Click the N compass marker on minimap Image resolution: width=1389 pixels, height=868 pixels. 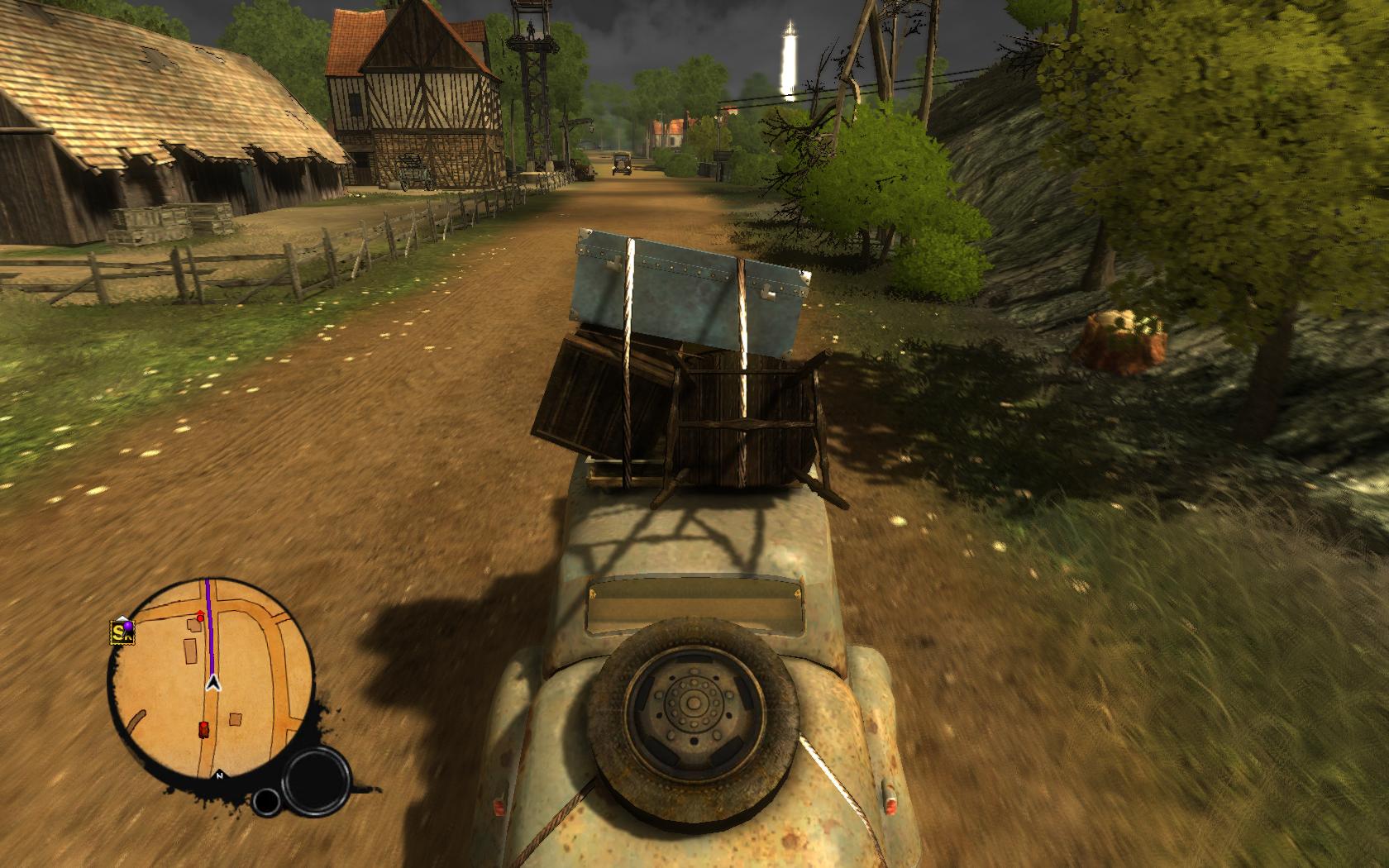pyautogui.click(x=220, y=775)
